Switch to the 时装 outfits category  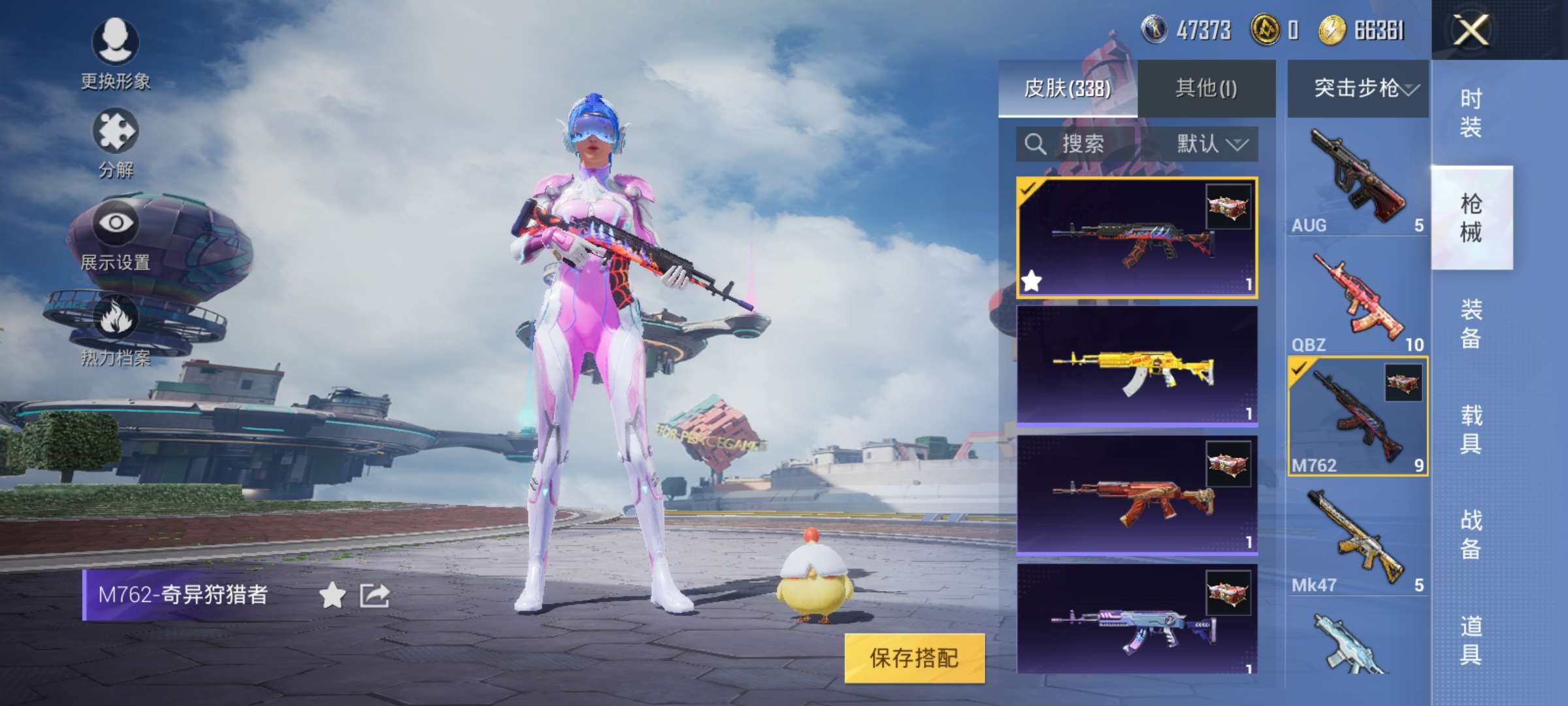click(1471, 112)
